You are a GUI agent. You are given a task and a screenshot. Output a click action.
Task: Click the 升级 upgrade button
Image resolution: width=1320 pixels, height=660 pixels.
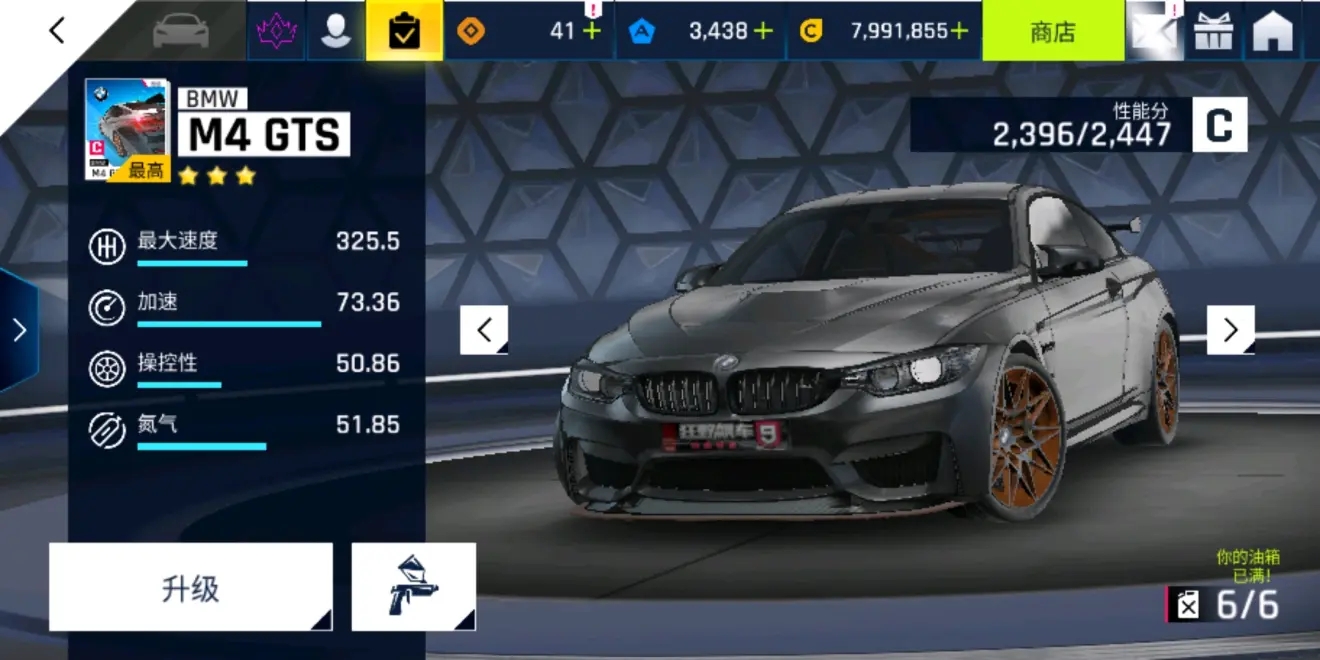[x=190, y=587]
